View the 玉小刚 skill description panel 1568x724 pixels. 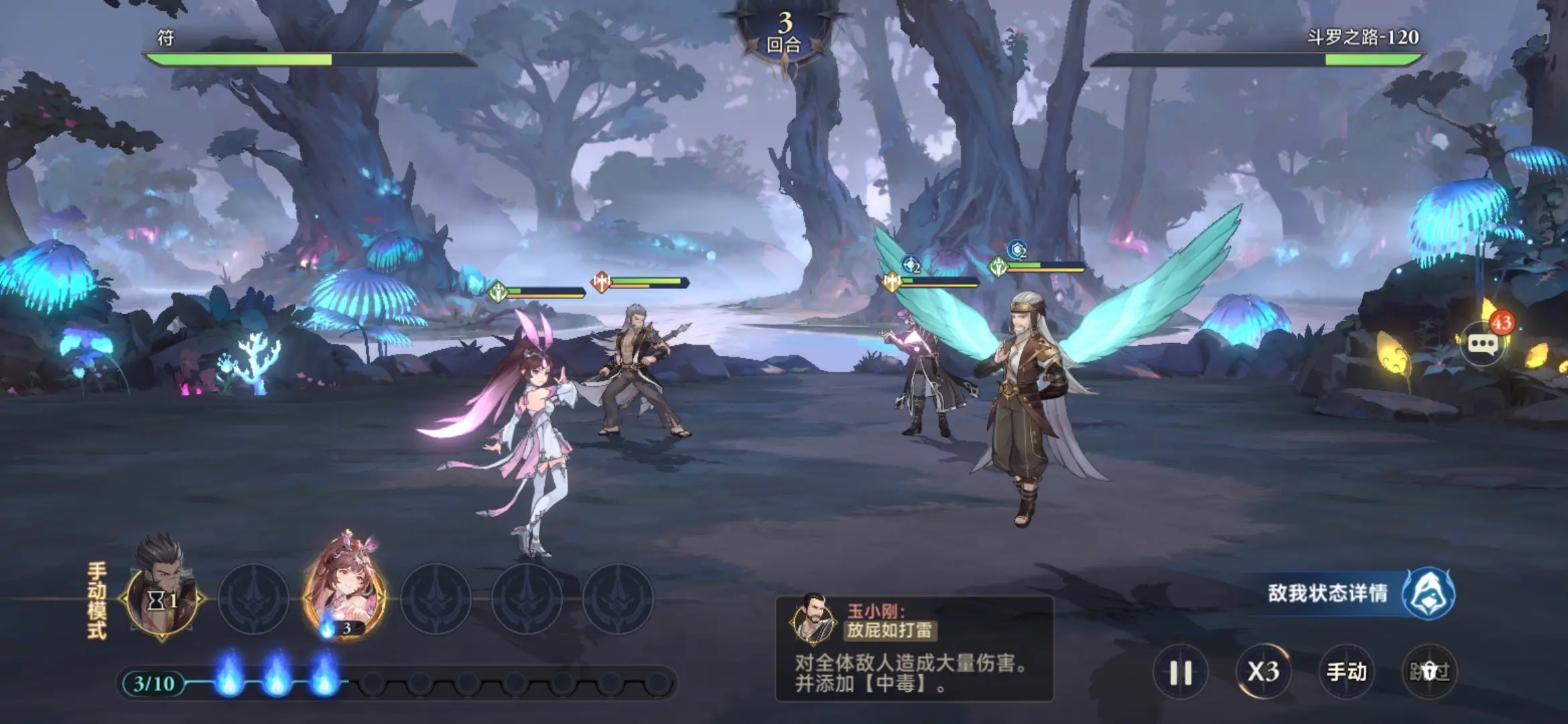pyautogui.click(x=914, y=648)
